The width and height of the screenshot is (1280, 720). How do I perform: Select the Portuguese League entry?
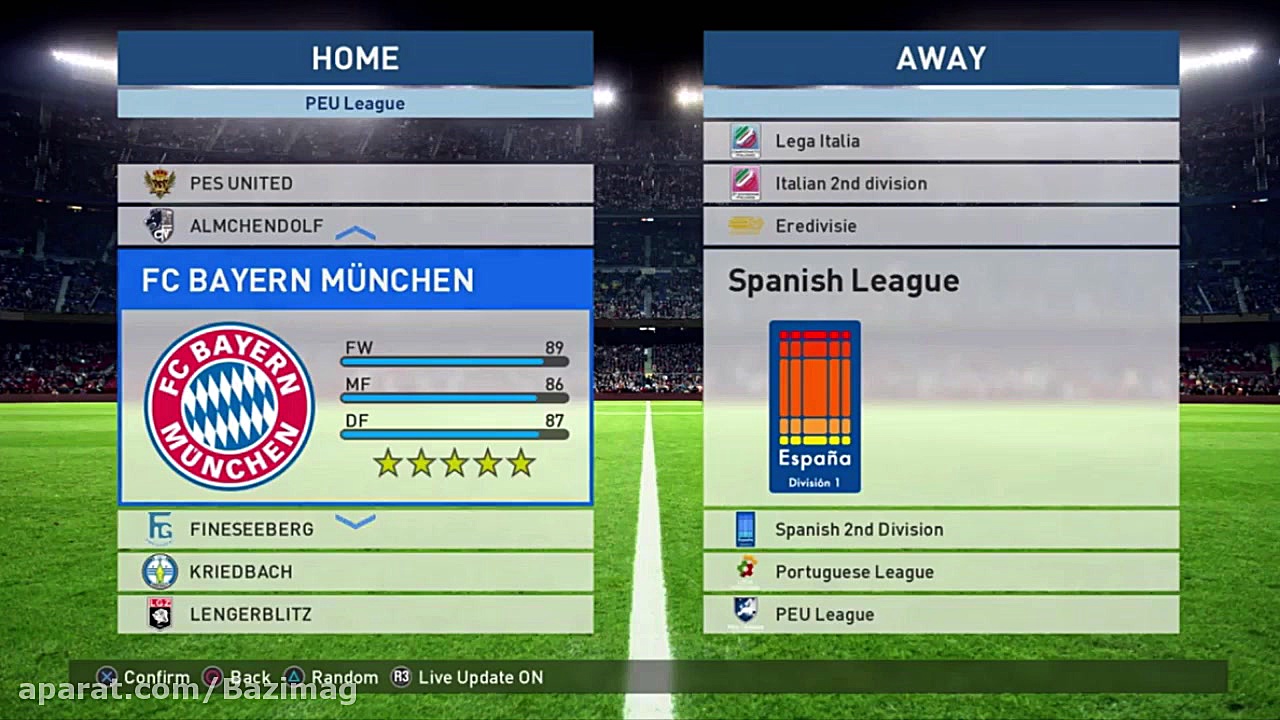pos(940,572)
